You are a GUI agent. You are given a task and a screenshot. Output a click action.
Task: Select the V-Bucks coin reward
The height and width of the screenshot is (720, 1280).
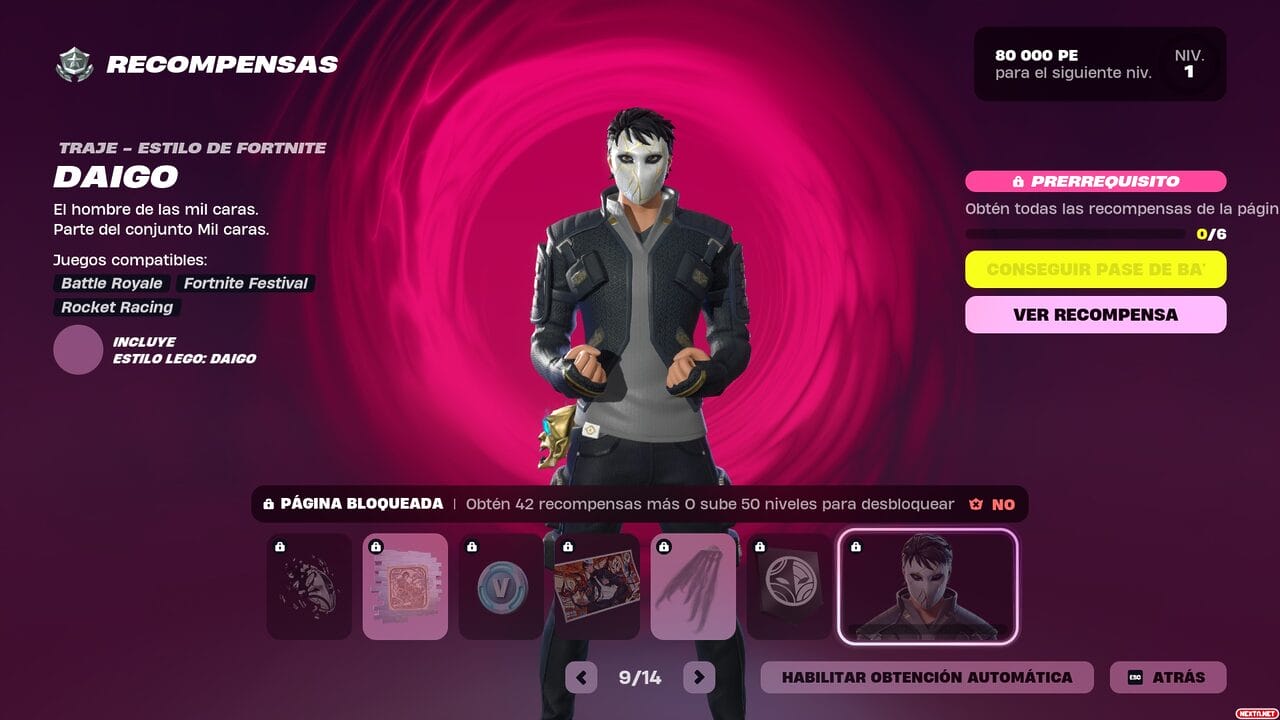click(x=501, y=586)
